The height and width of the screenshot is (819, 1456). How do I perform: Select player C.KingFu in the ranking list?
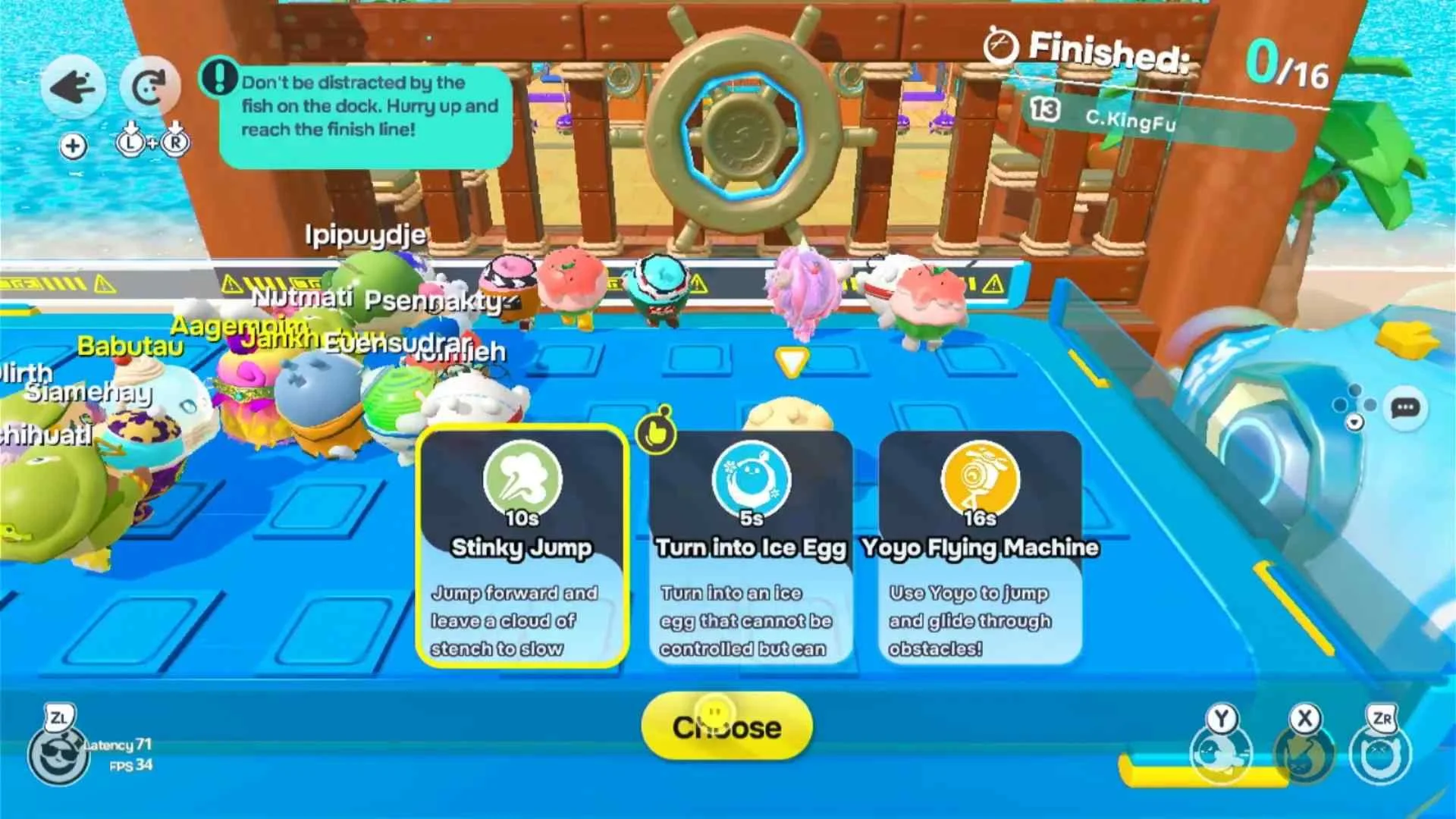tap(1130, 119)
